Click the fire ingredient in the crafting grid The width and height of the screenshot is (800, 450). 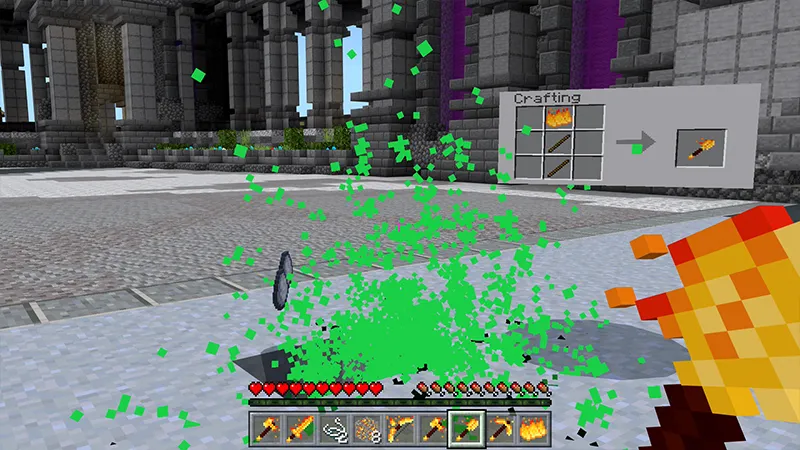point(559,119)
